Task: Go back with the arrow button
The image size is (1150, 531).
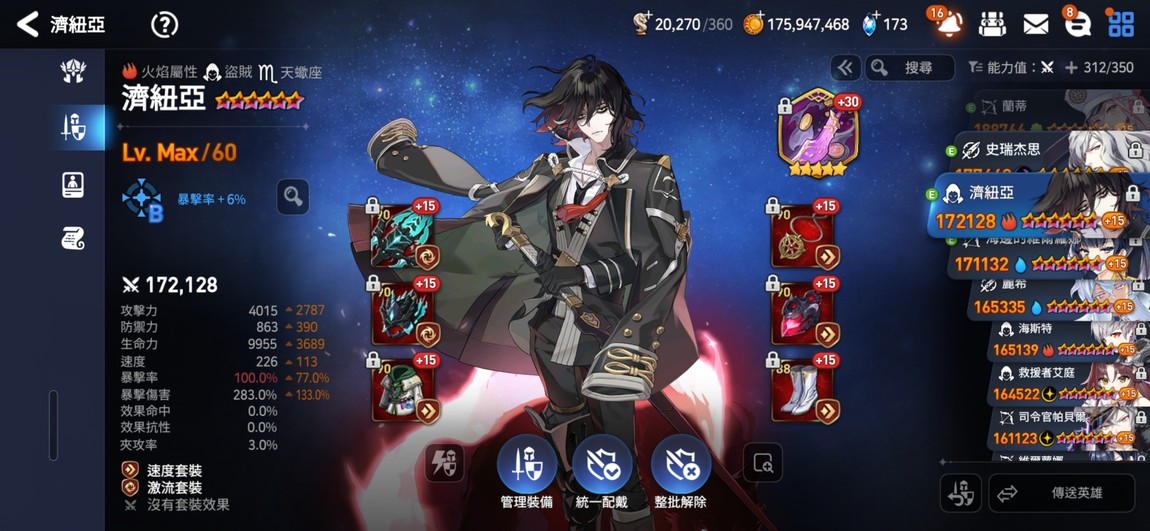Action: tap(28, 25)
